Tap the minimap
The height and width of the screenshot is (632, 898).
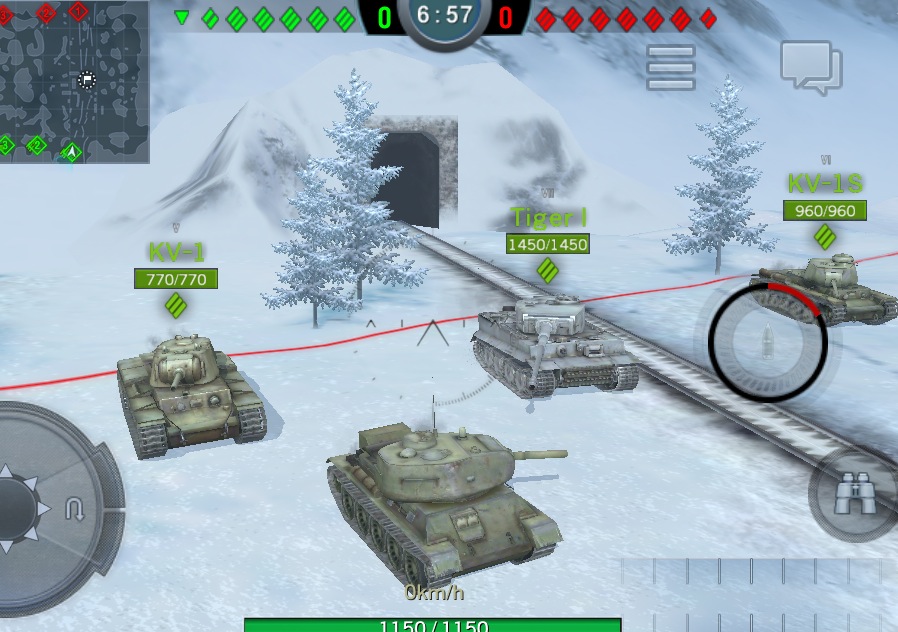[x=74, y=81]
